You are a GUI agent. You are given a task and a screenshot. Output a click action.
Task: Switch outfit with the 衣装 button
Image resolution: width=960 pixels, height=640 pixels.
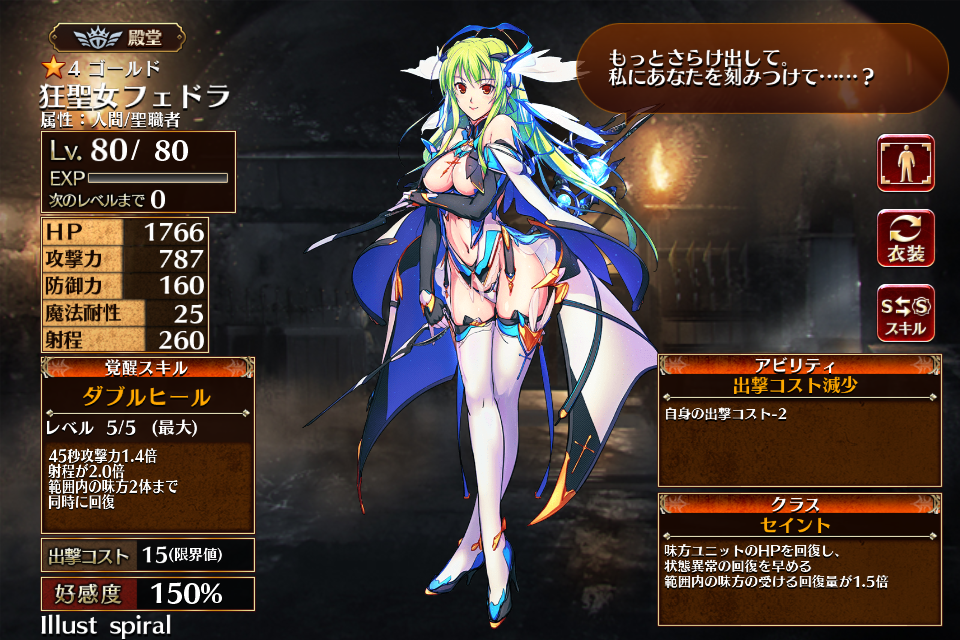tap(906, 238)
